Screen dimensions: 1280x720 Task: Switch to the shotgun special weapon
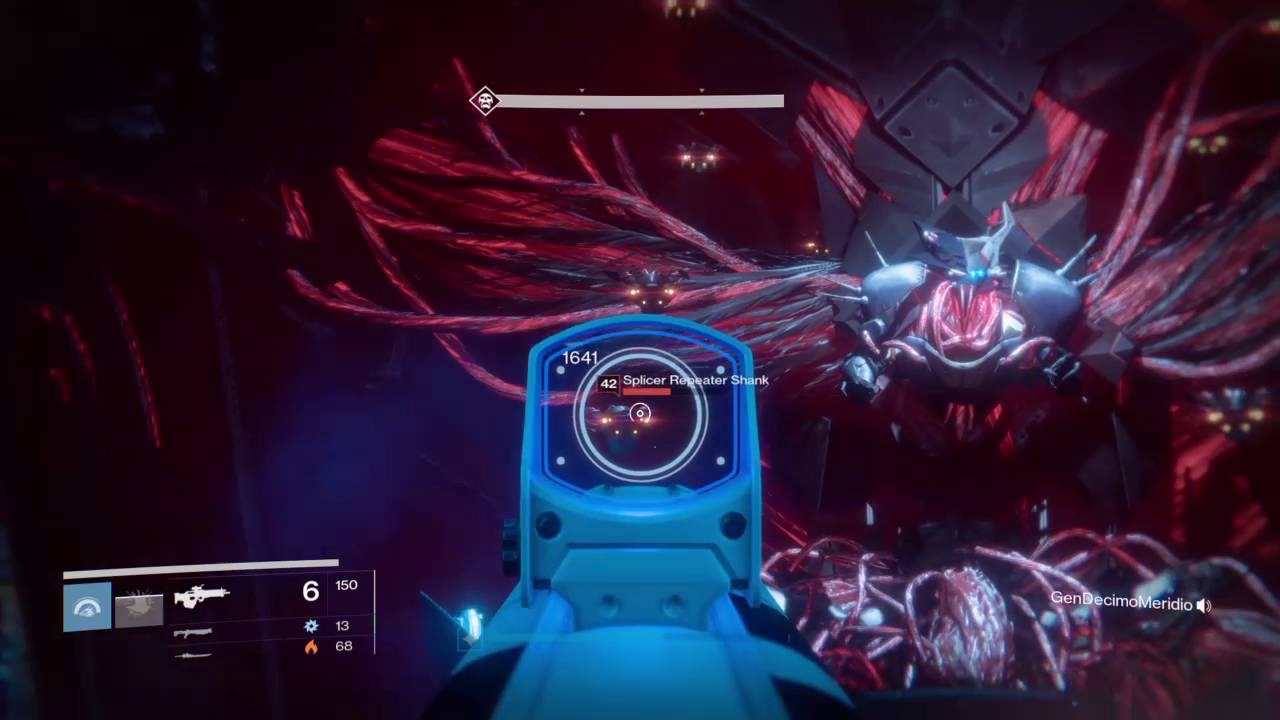[193, 633]
